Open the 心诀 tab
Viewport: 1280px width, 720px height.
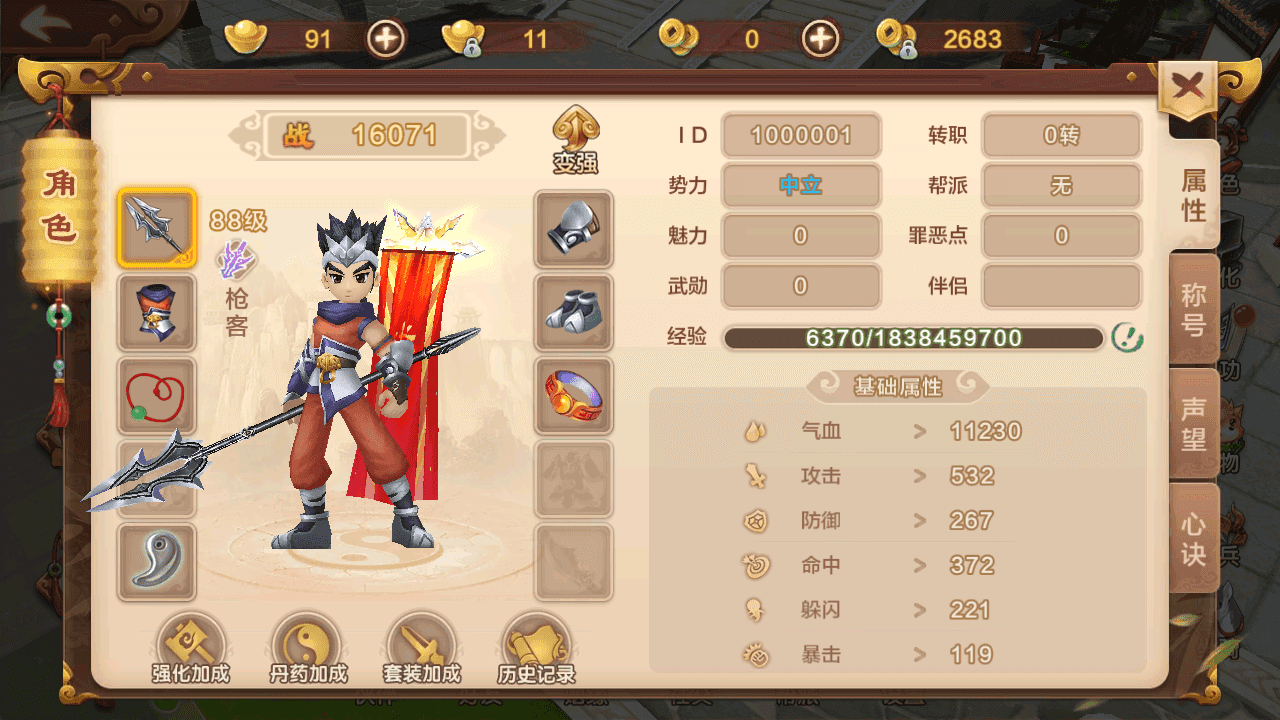pos(1194,539)
